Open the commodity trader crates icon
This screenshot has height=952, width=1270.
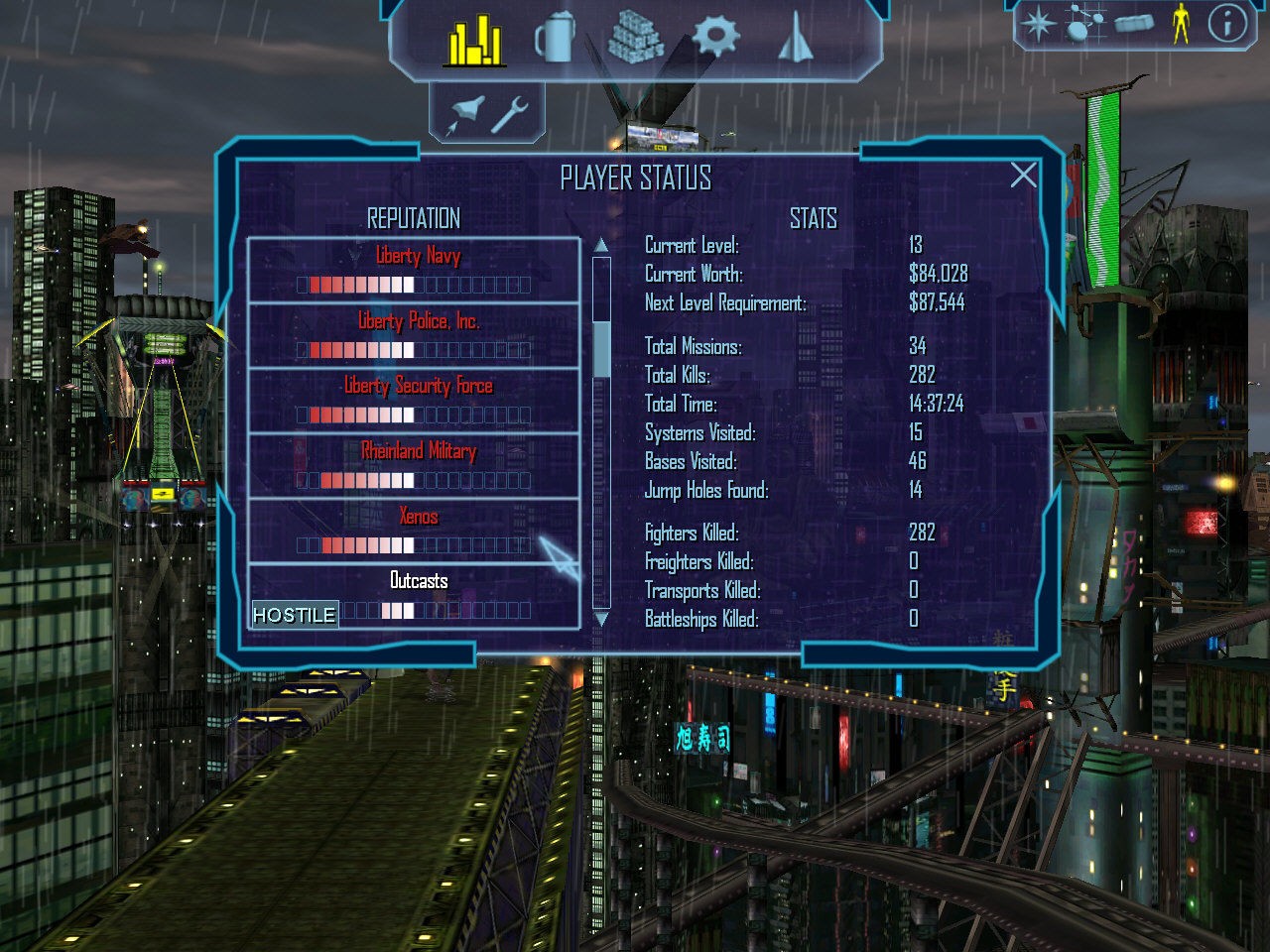coord(635,39)
